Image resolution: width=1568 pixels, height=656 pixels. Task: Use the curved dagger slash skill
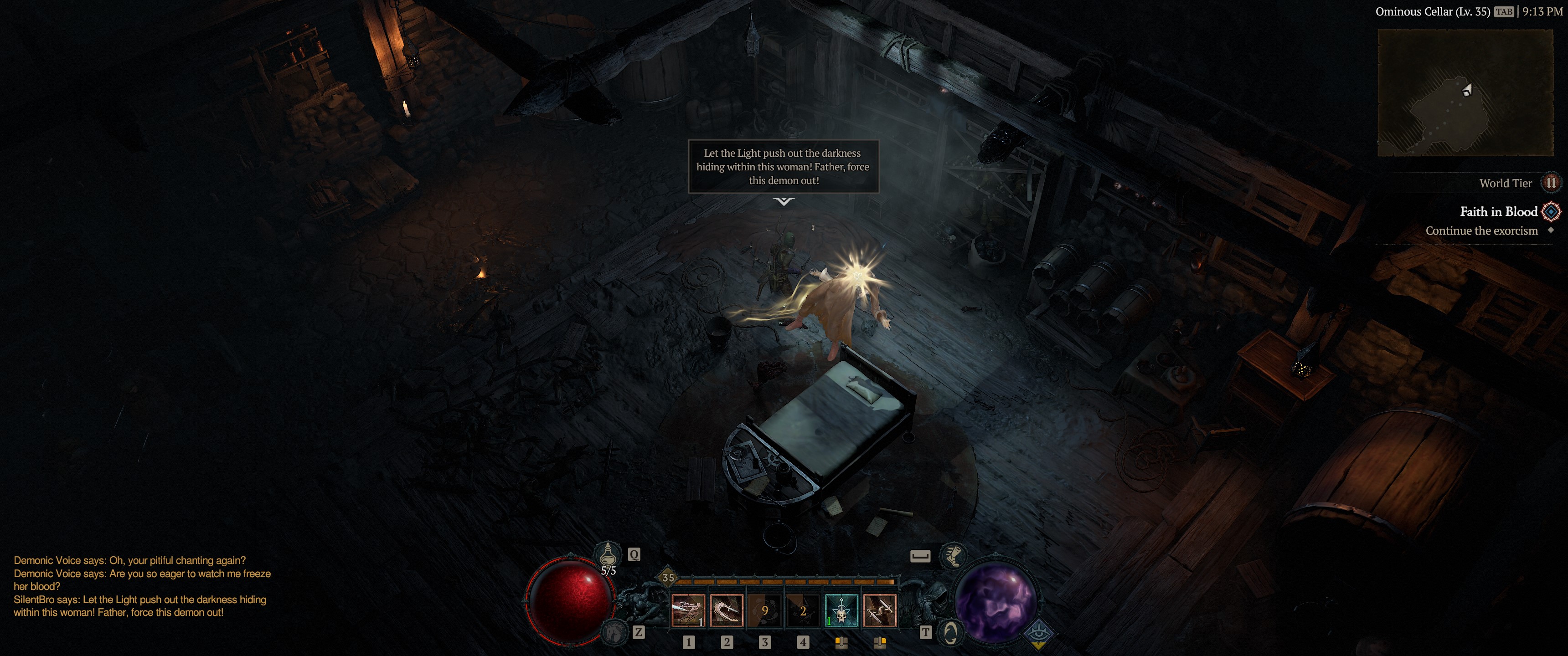(726, 610)
